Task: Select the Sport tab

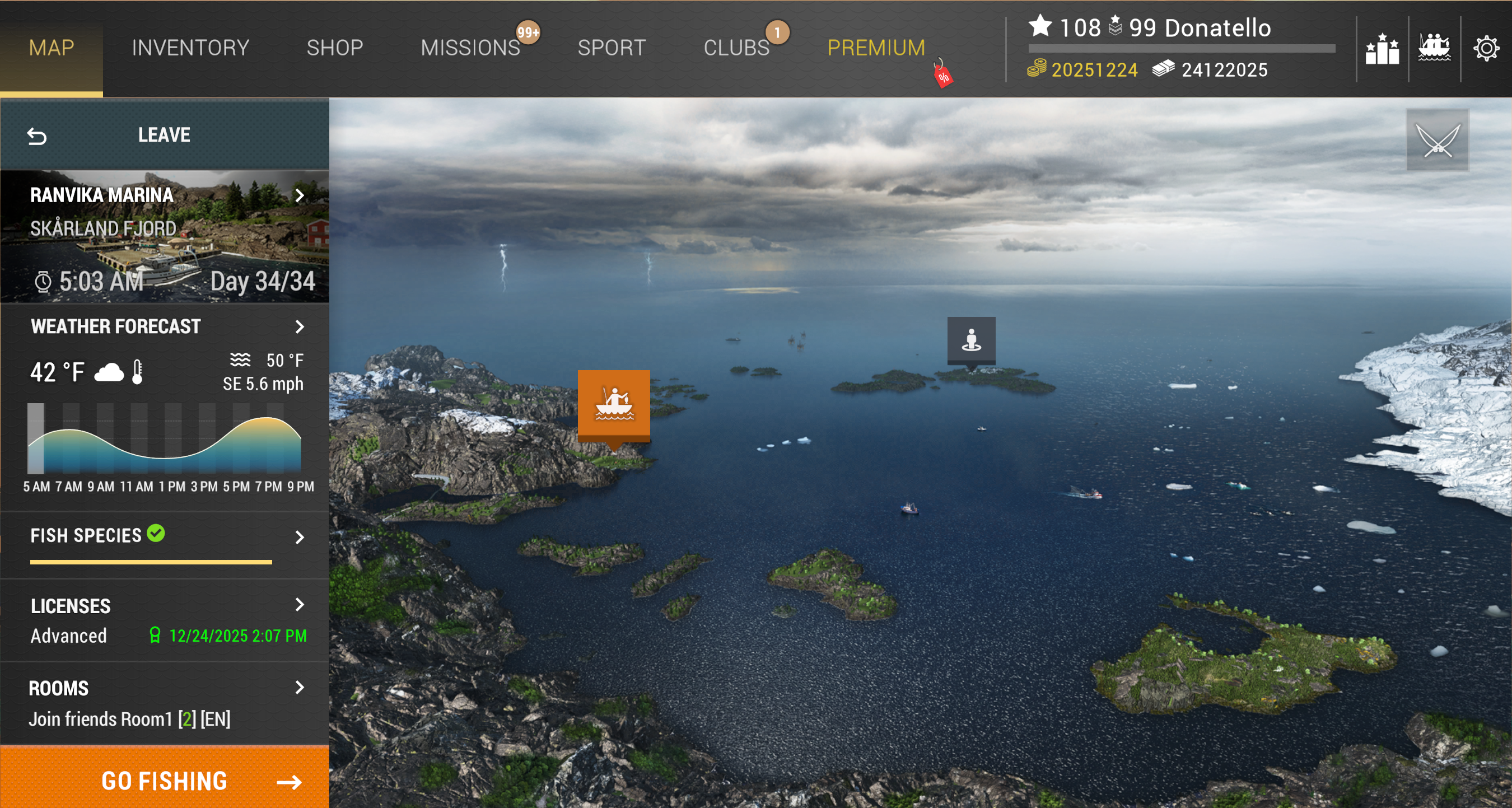Action: (612, 48)
